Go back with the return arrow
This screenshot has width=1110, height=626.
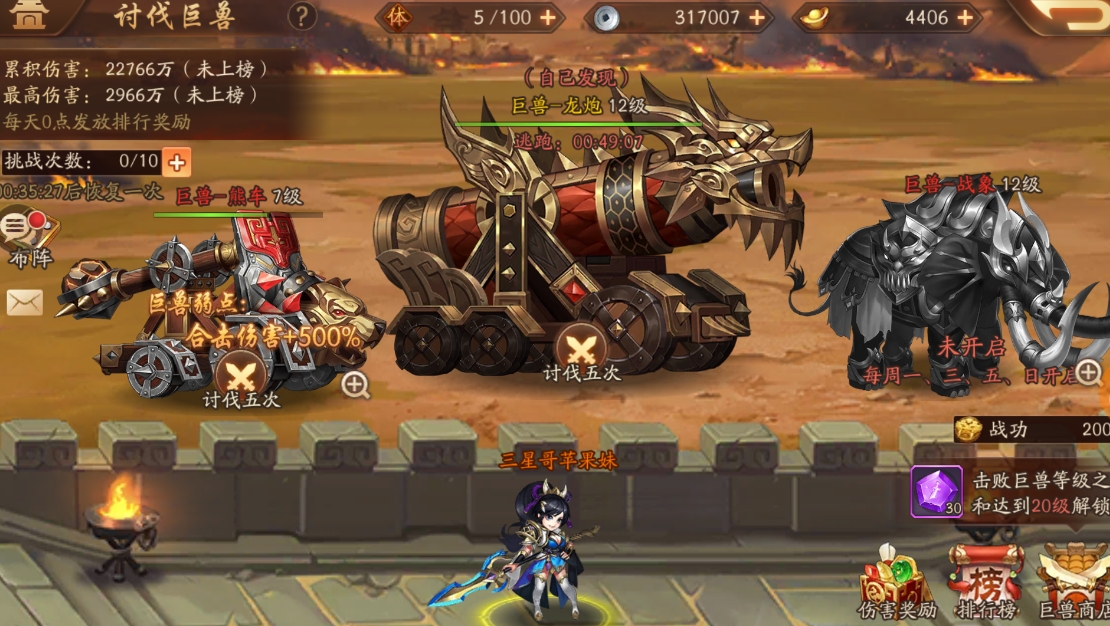(x=1073, y=15)
